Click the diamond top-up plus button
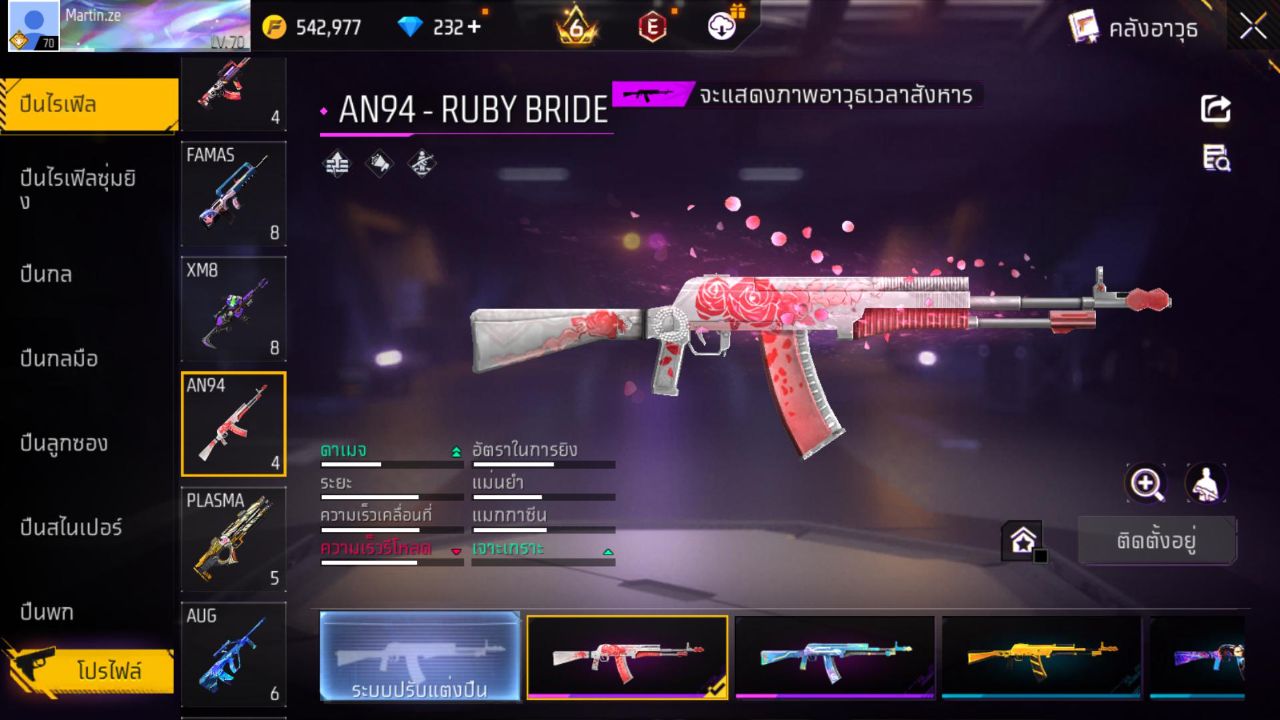The height and width of the screenshot is (720, 1280). pos(472,28)
